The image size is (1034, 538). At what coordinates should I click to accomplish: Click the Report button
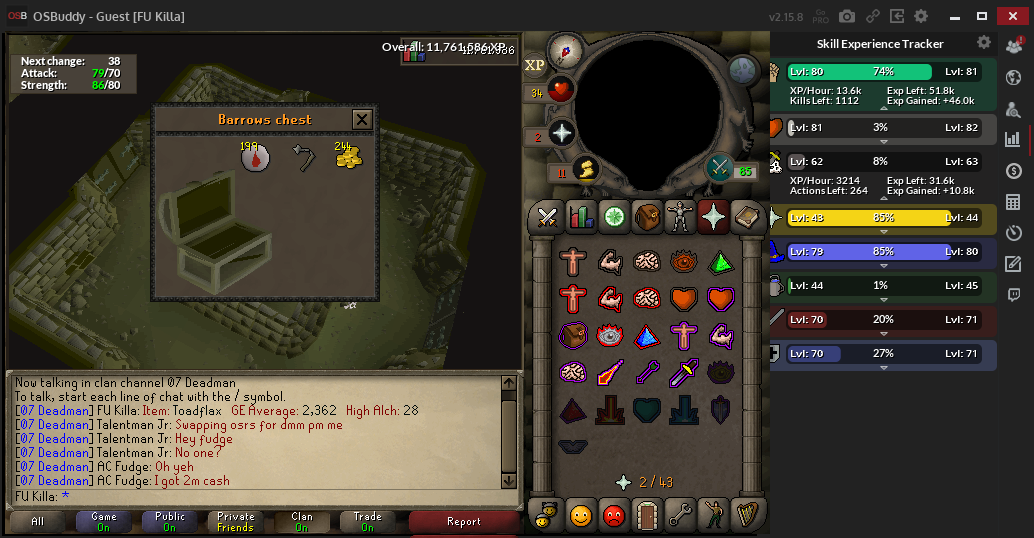click(x=464, y=521)
